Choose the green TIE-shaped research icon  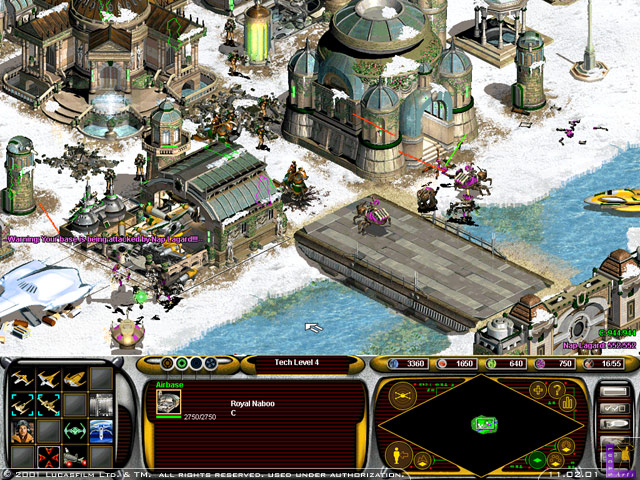pyautogui.click(x=75, y=430)
